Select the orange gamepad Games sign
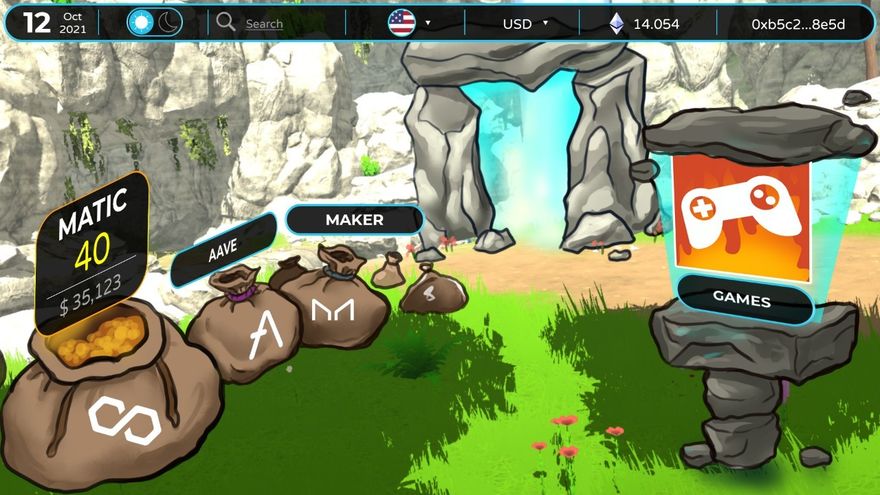The height and width of the screenshot is (495, 880). point(741,211)
